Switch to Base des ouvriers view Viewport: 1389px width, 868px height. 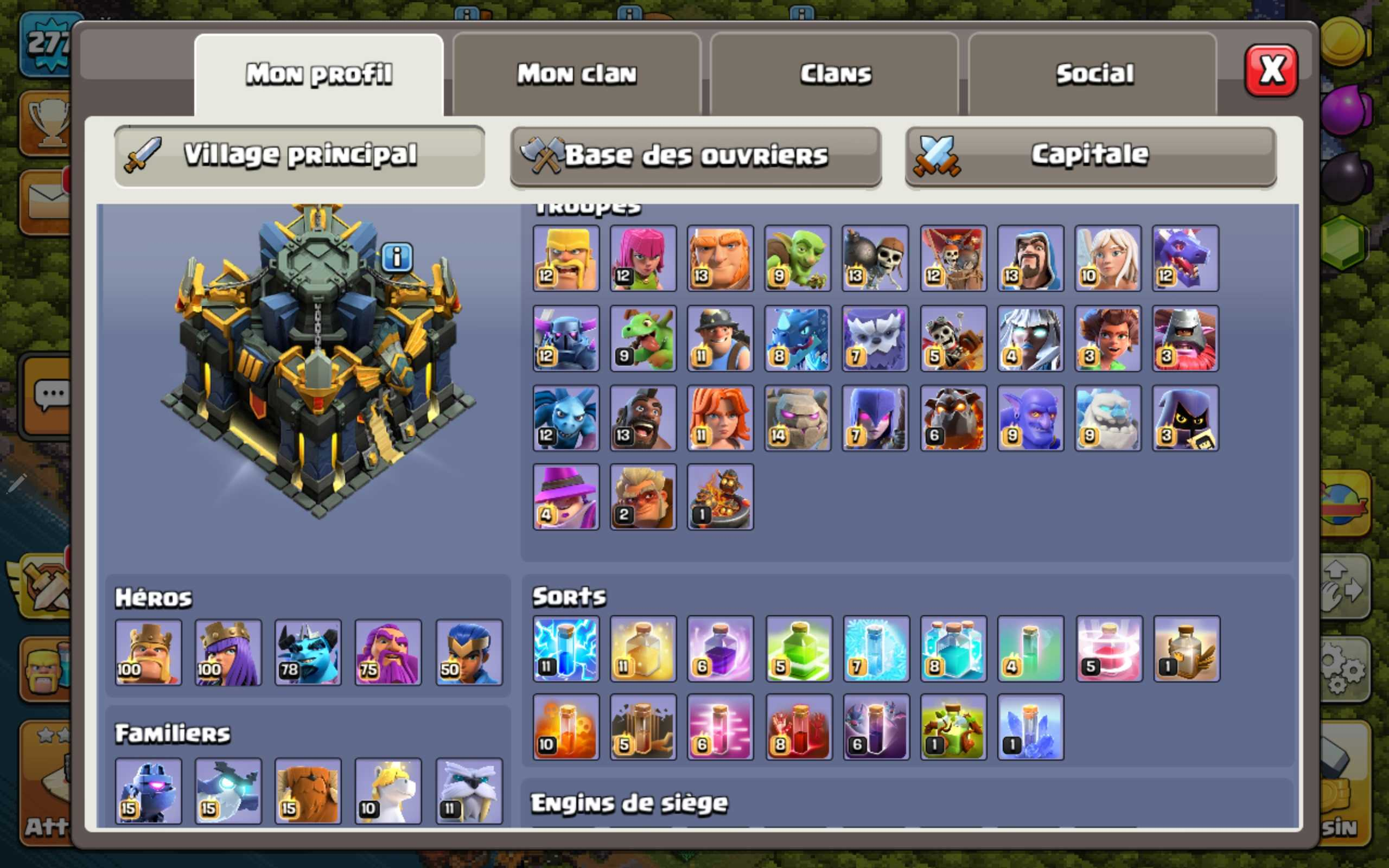pyautogui.click(x=695, y=155)
